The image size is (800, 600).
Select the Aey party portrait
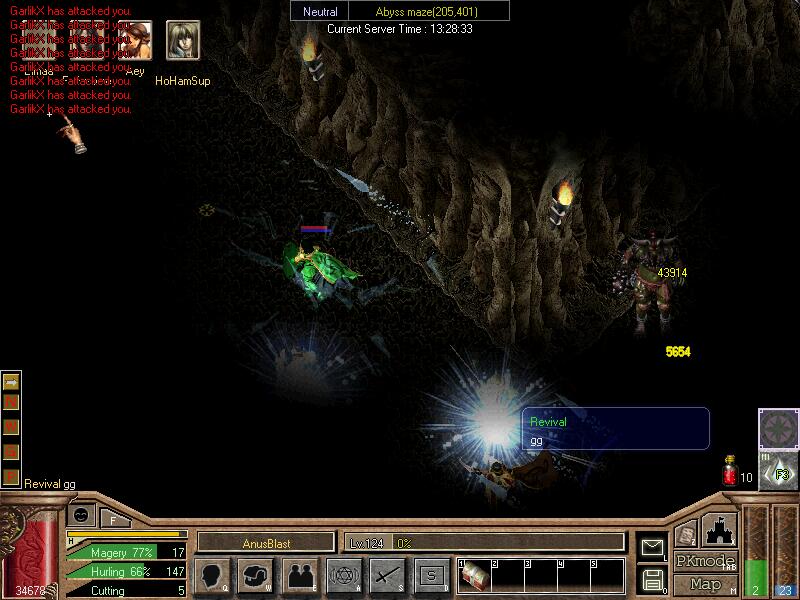[135, 41]
